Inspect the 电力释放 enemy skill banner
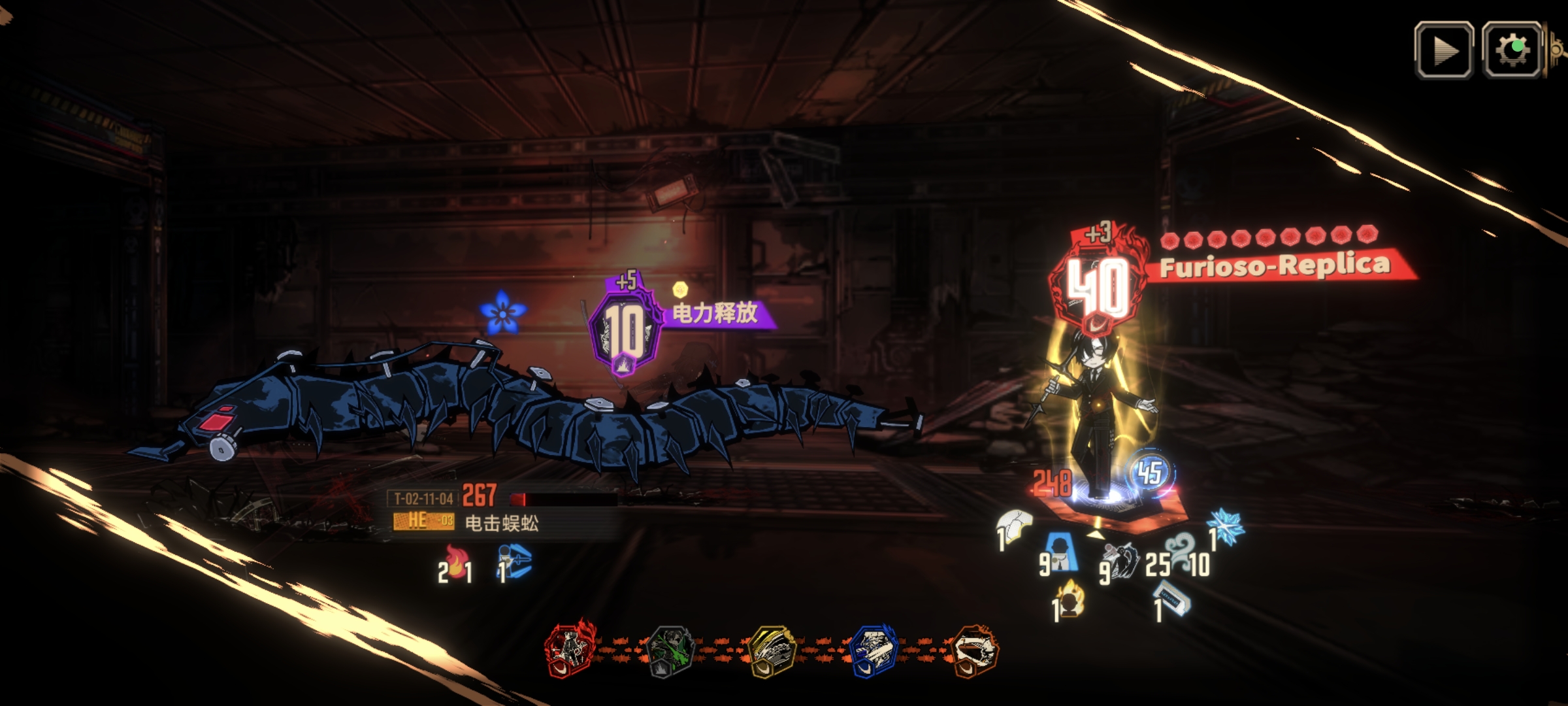This screenshot has height=706, width=1568. pos(715,313)
